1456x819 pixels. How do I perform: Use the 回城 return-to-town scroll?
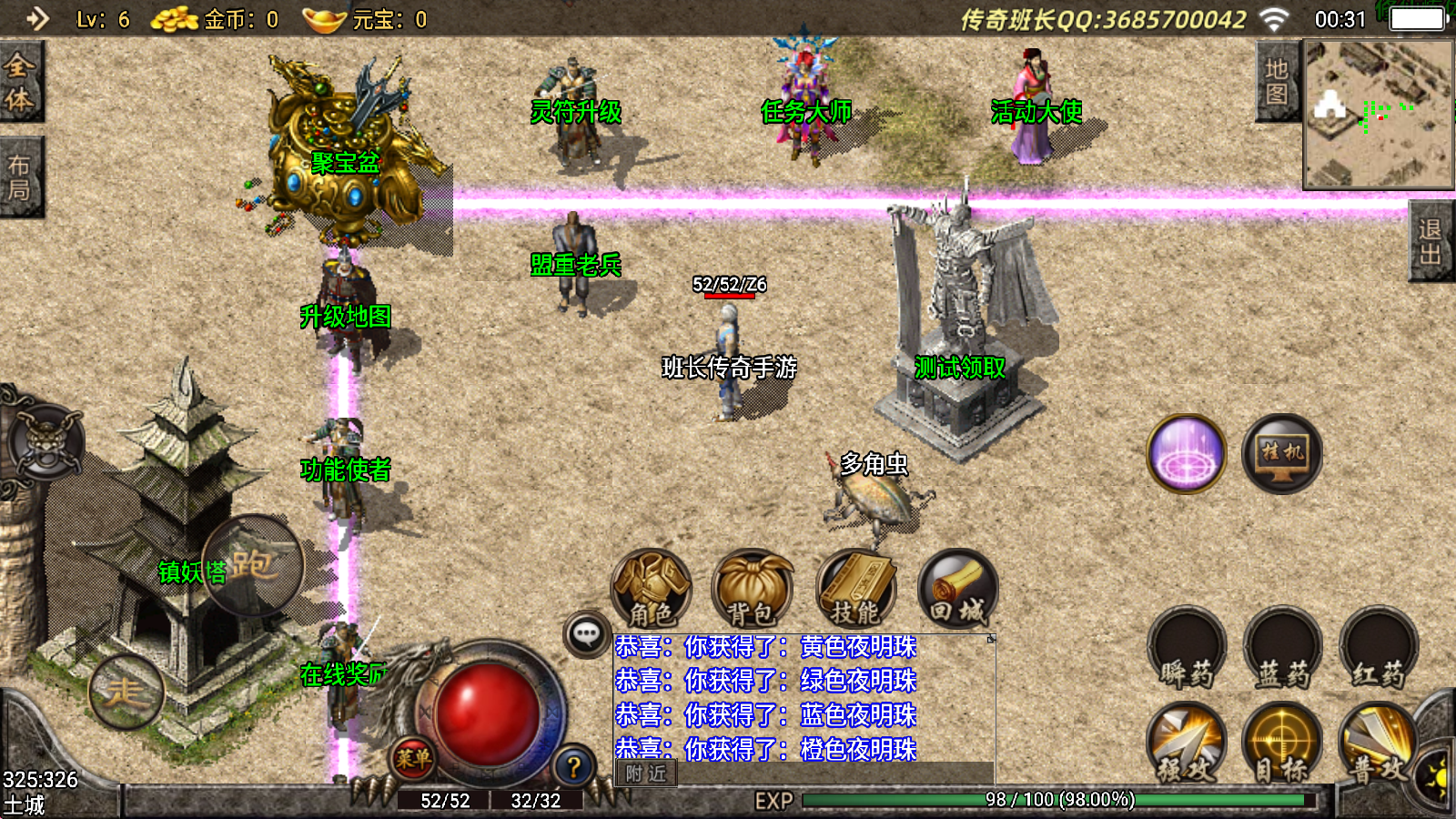coord(957,589)
